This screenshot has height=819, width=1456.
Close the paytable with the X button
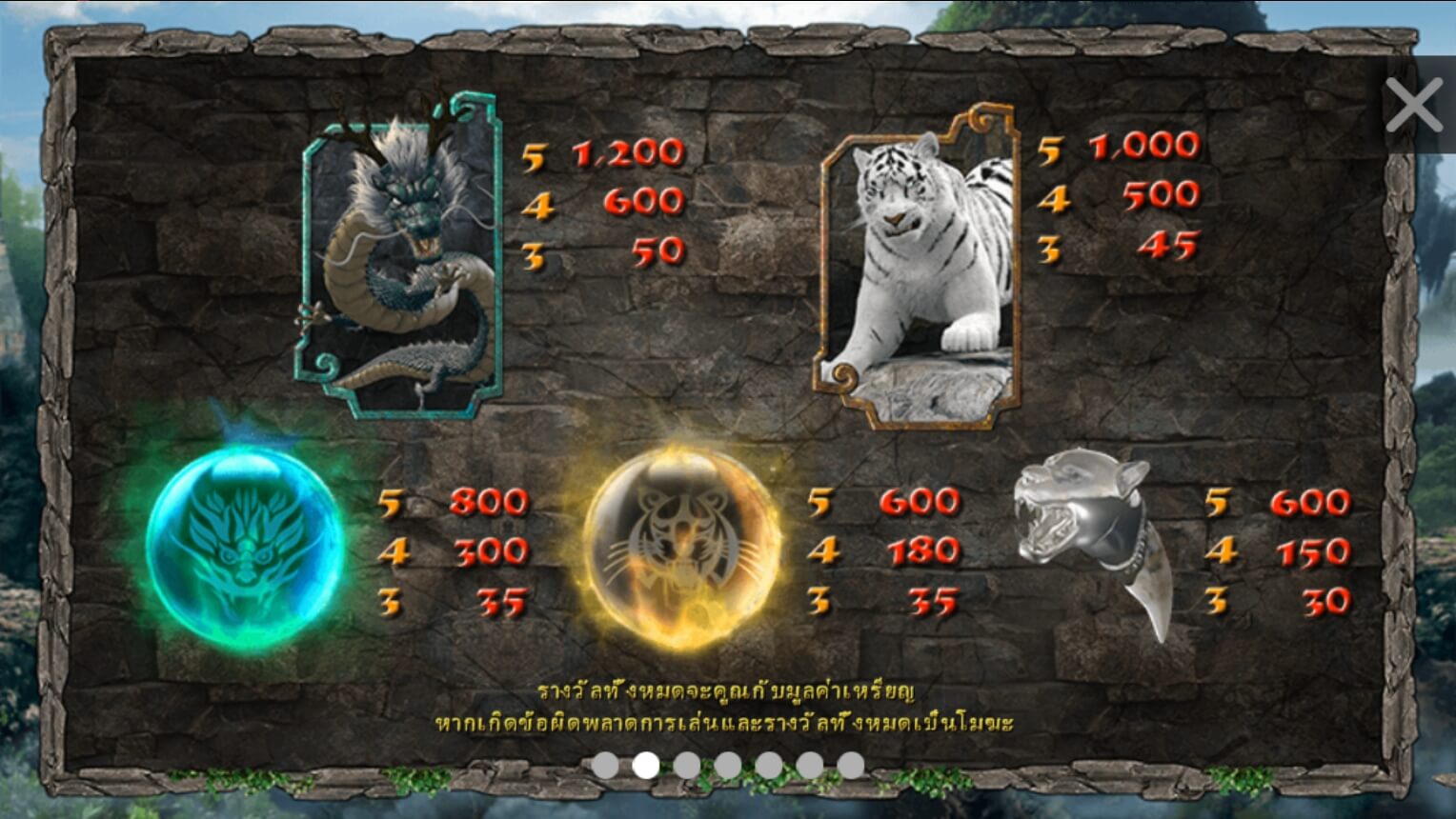[x=1414, y=105]
